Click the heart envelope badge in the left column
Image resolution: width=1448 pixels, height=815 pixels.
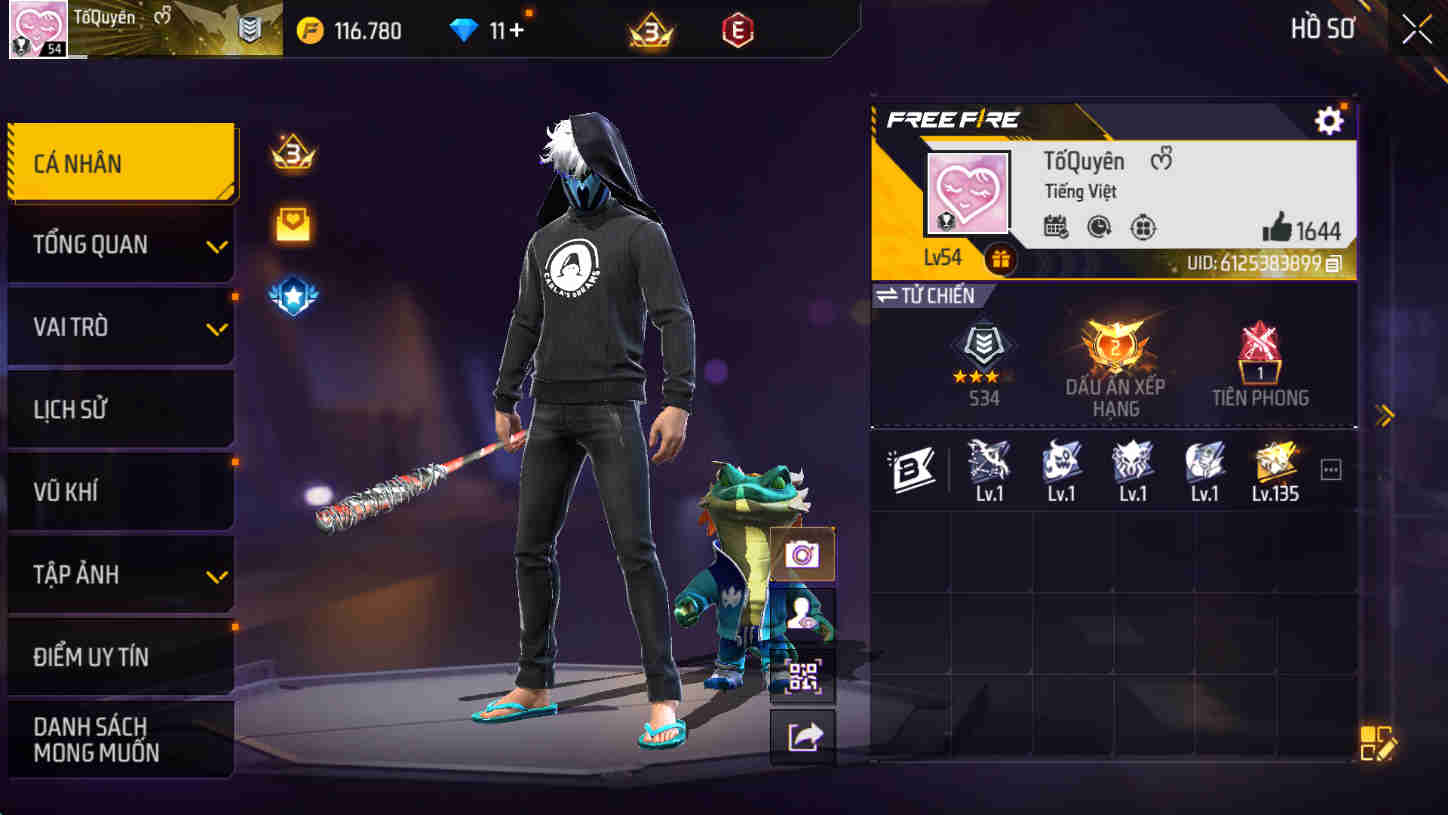tap(291, 225)
